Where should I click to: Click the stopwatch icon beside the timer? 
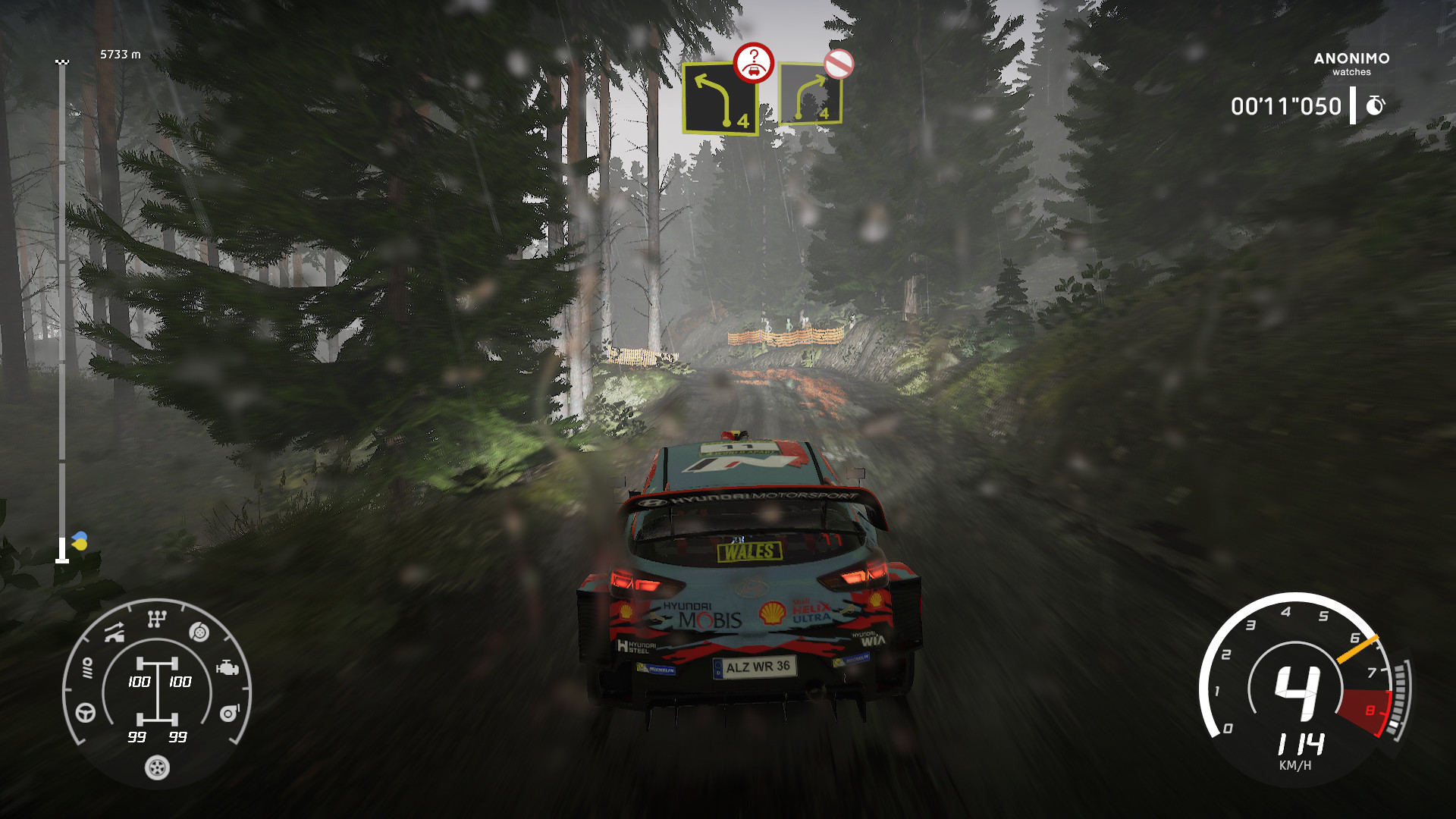1376,106
